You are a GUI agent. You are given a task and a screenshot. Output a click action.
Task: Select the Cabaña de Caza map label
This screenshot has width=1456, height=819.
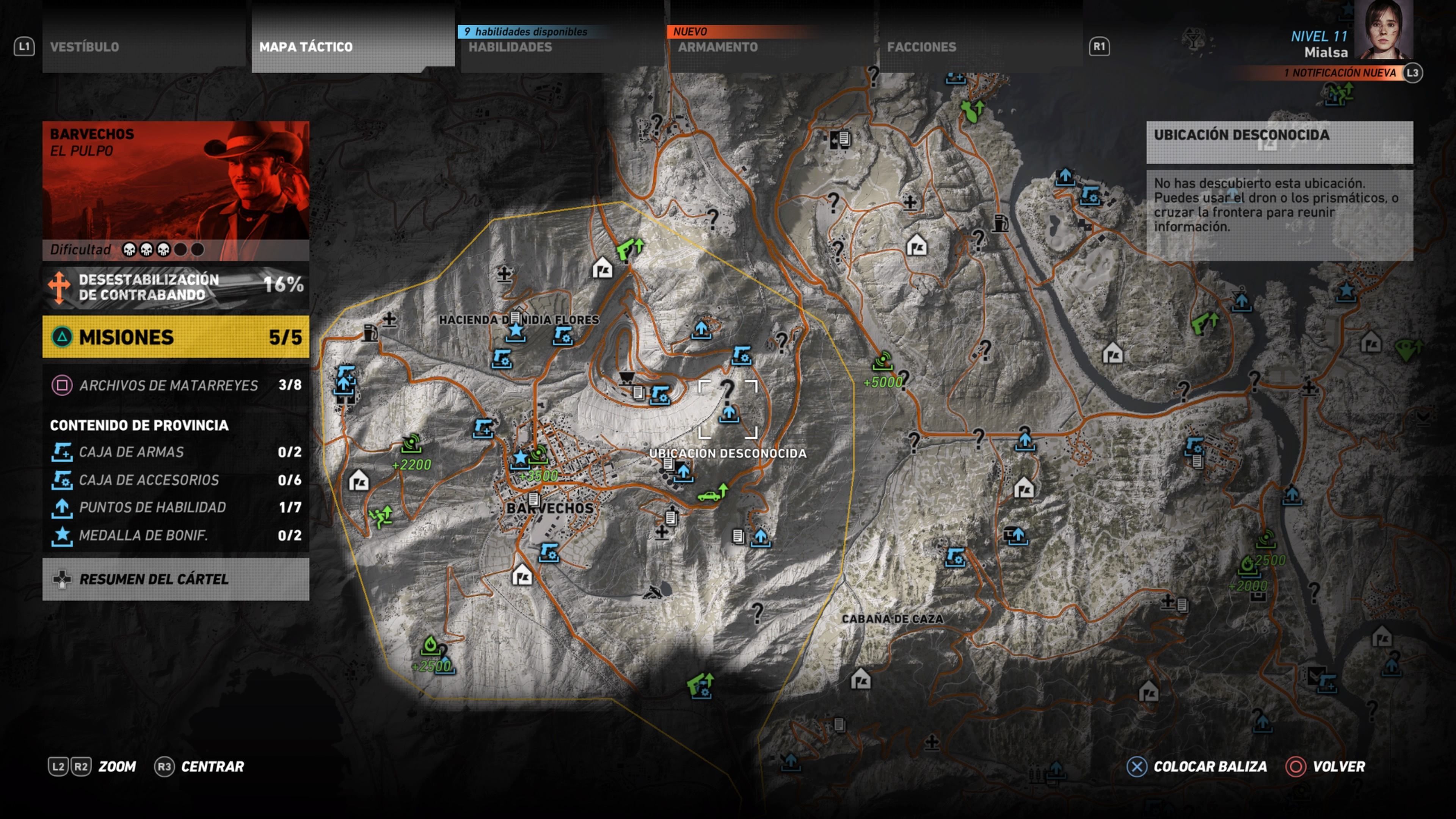pyautogui.click(x=892, y=619)
